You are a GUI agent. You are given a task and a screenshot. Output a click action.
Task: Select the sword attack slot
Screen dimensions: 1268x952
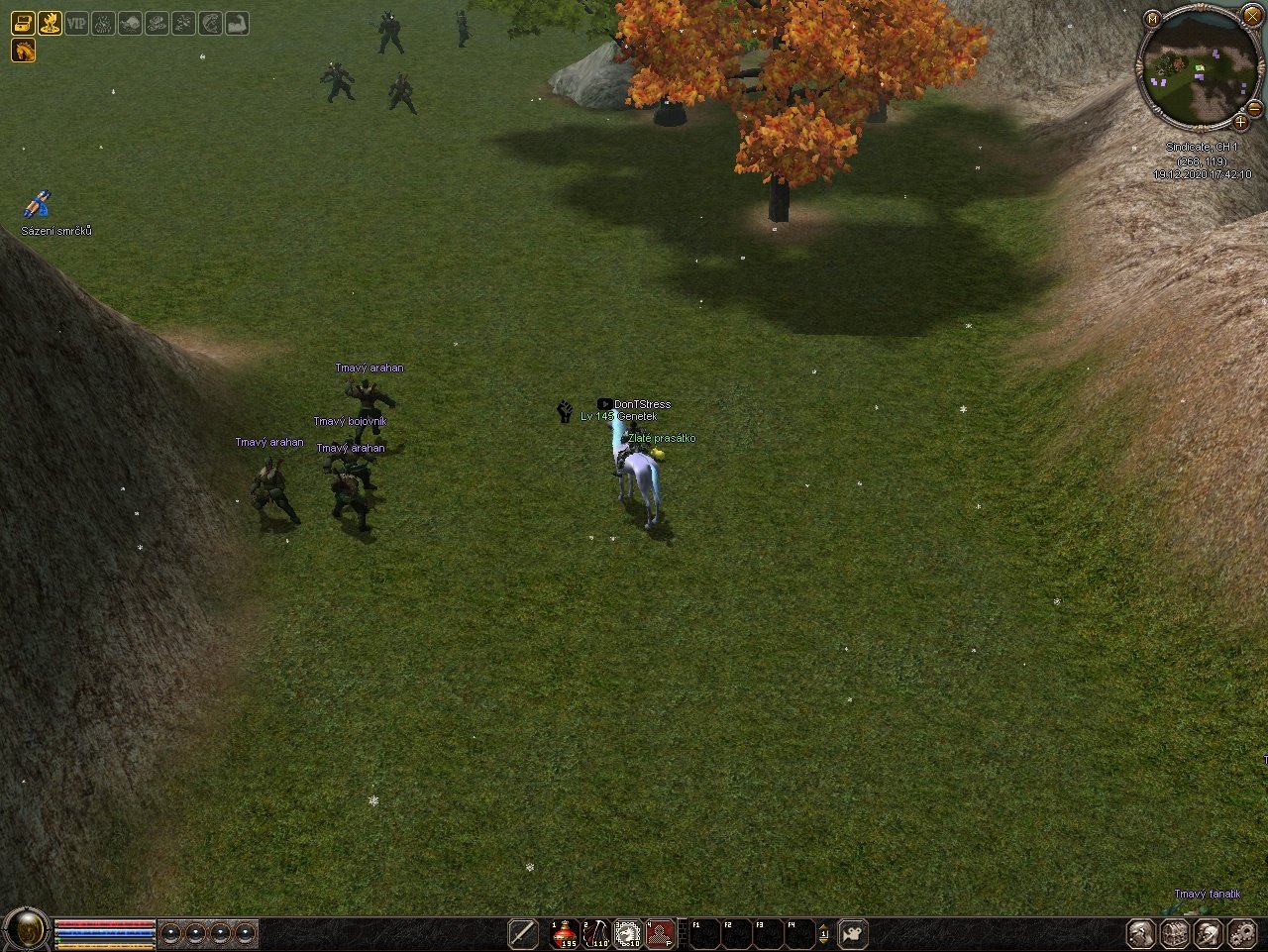point(523,933)
